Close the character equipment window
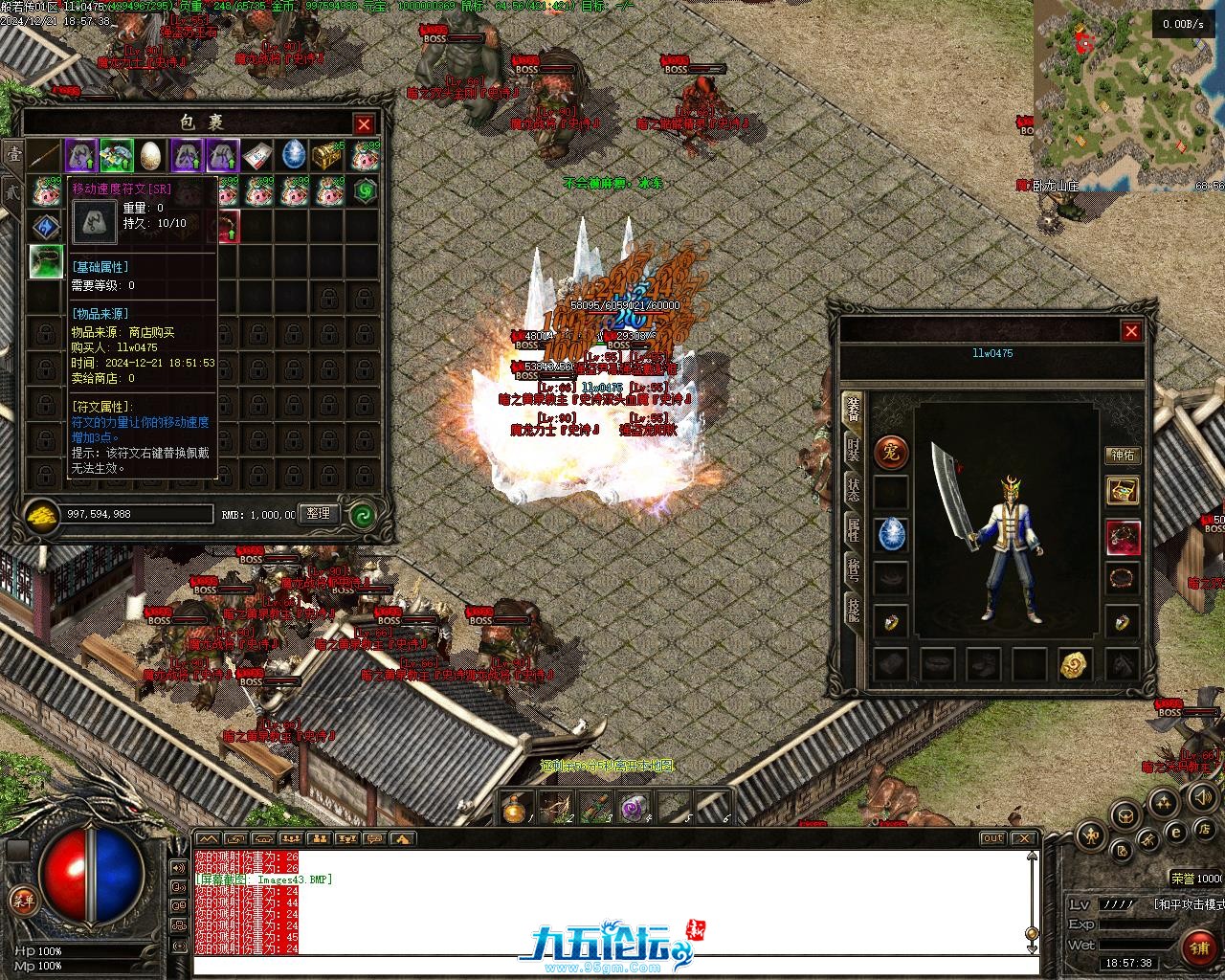1225x980 pixels. (1131, 331)
